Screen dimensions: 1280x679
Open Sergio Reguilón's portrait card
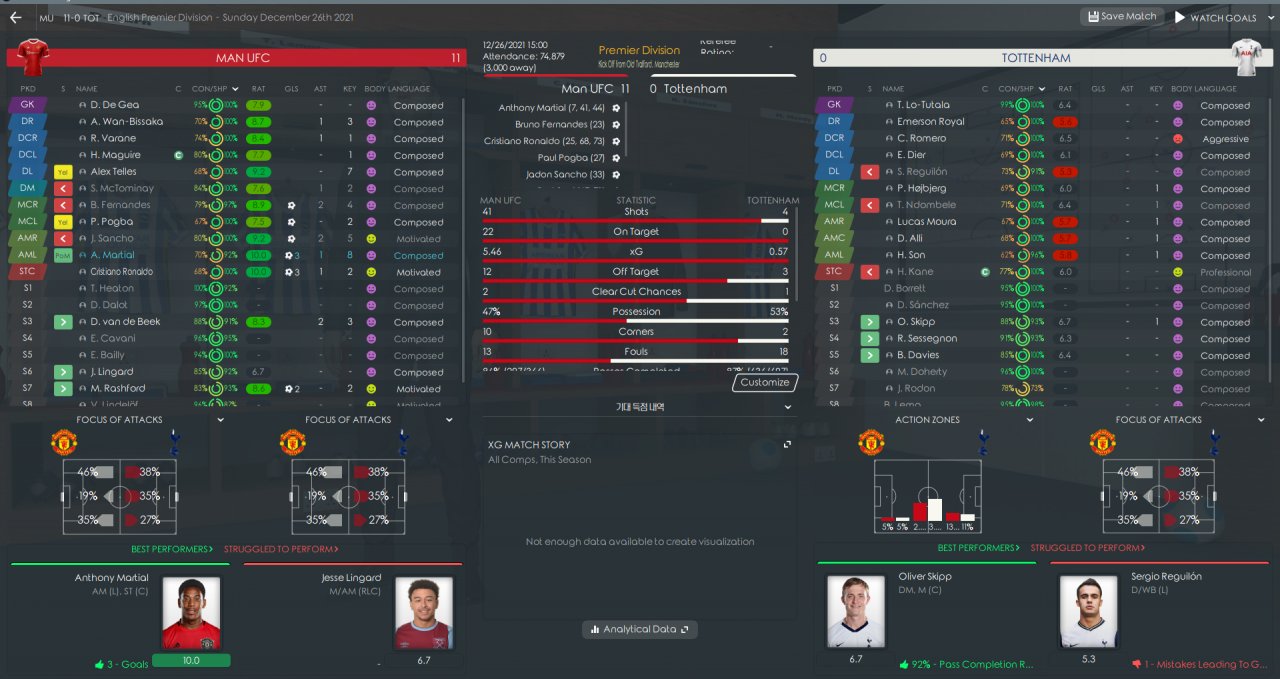[1088, 613]
